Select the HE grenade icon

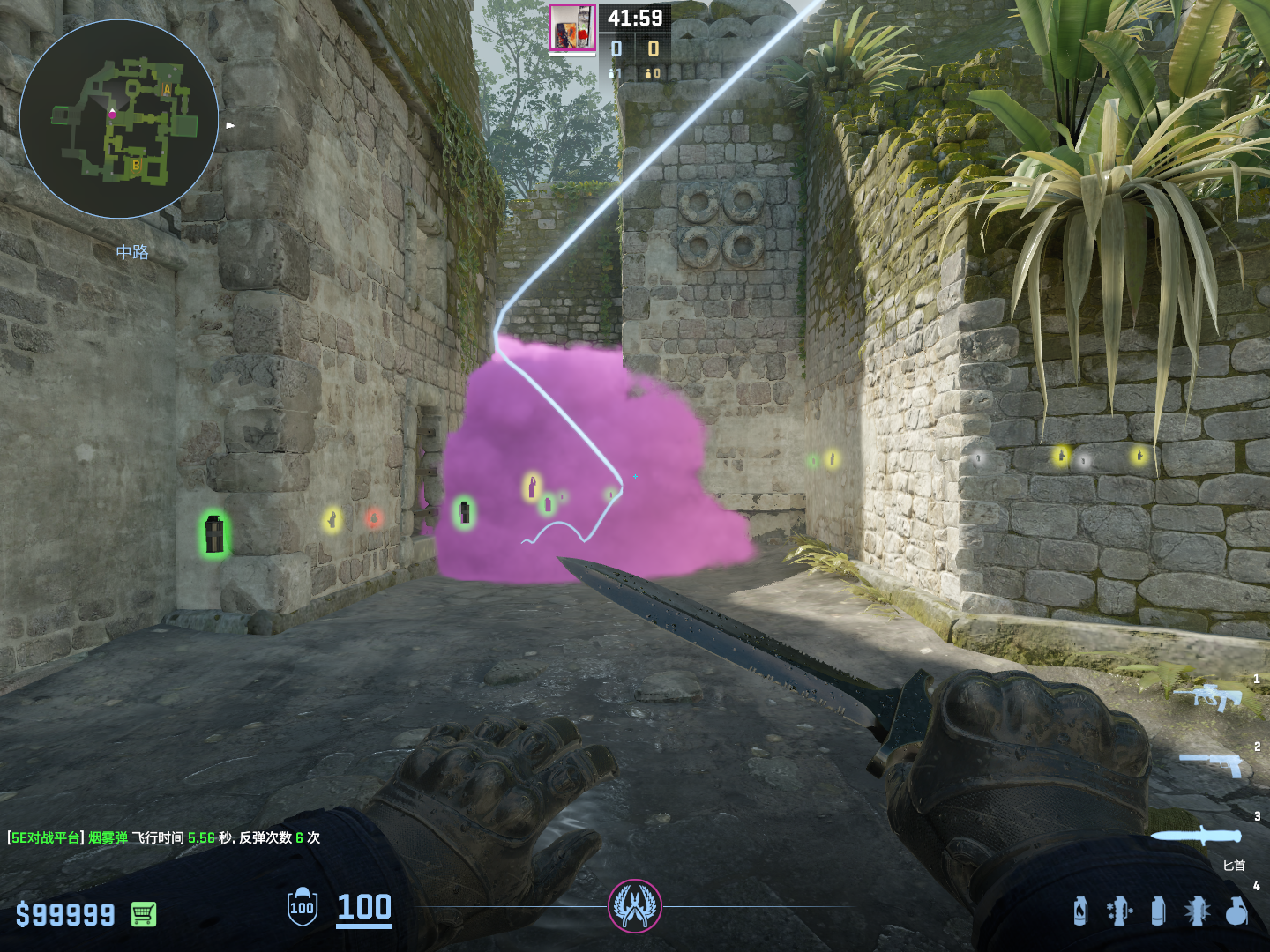[x=1236, y=911]
